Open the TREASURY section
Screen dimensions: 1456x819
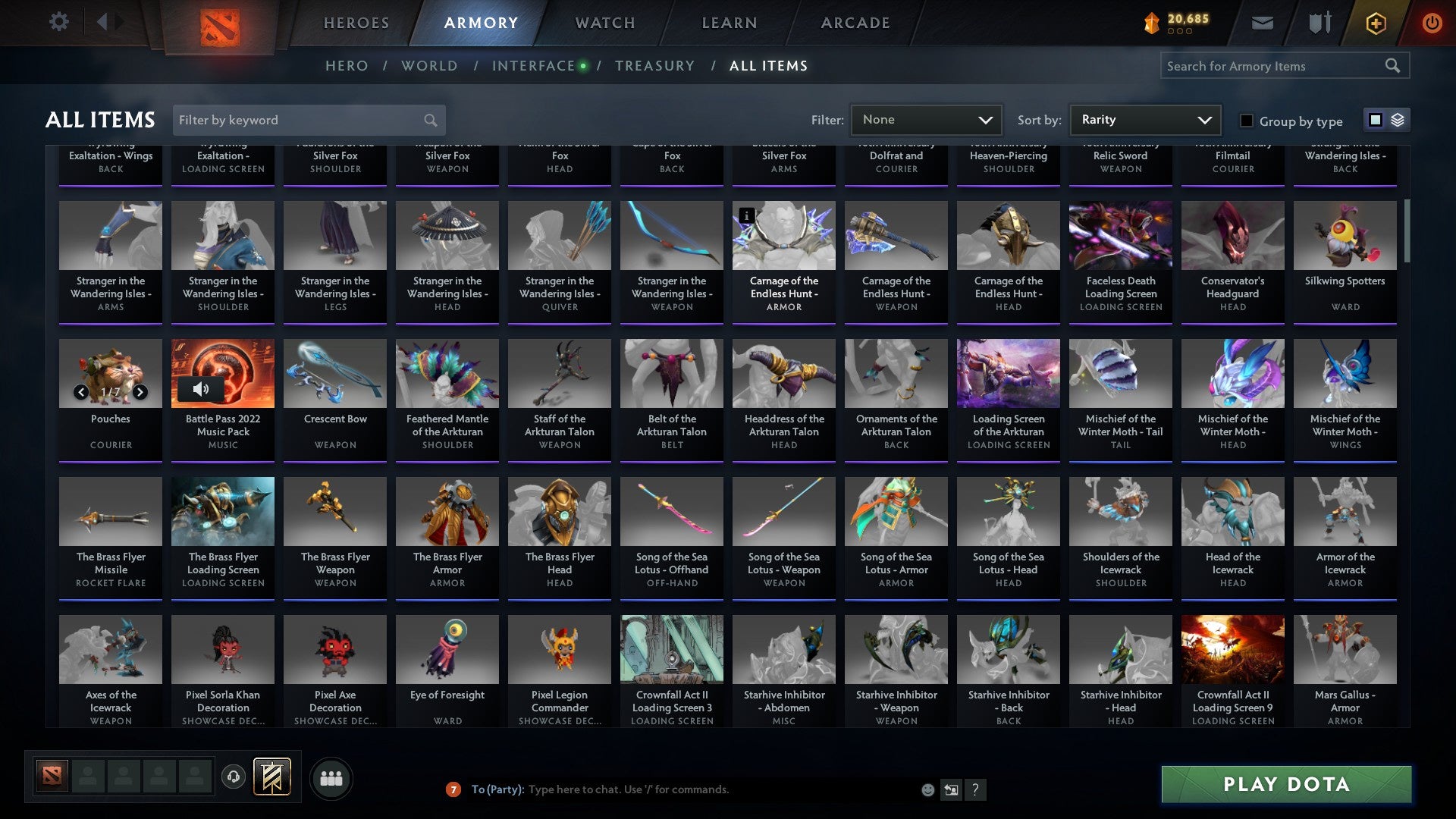(x=655, y=66)
